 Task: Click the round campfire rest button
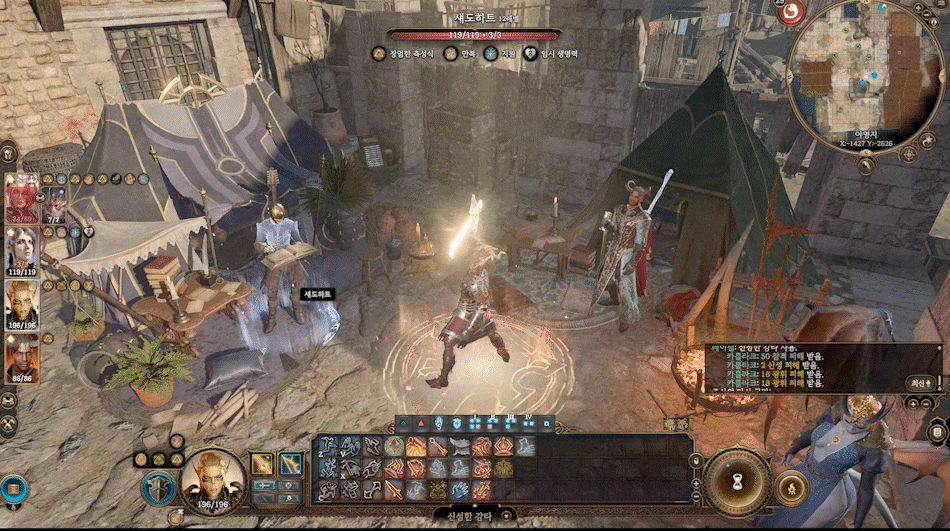(792, 488)
